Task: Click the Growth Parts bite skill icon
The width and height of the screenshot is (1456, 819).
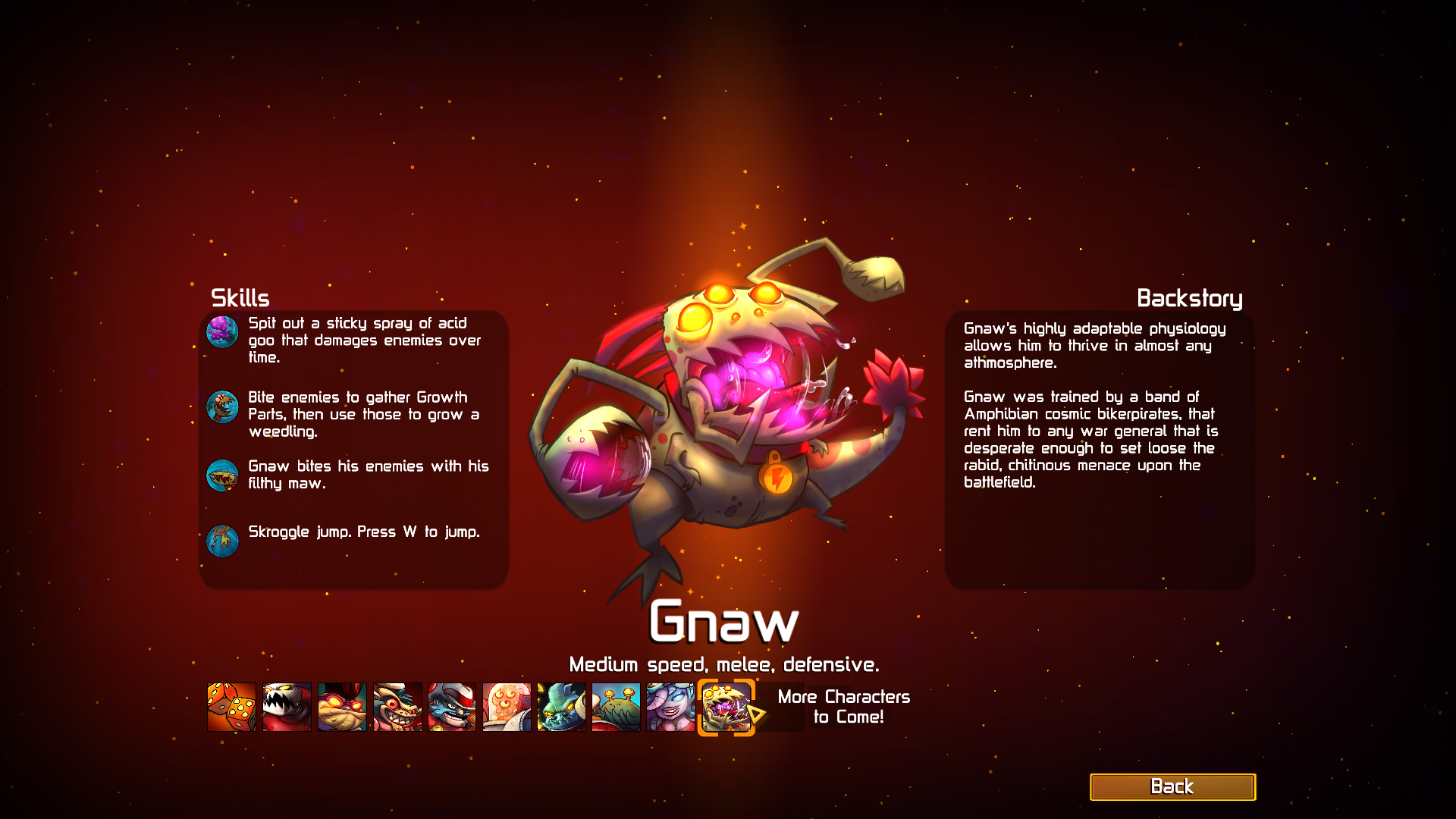Action: 222,406
